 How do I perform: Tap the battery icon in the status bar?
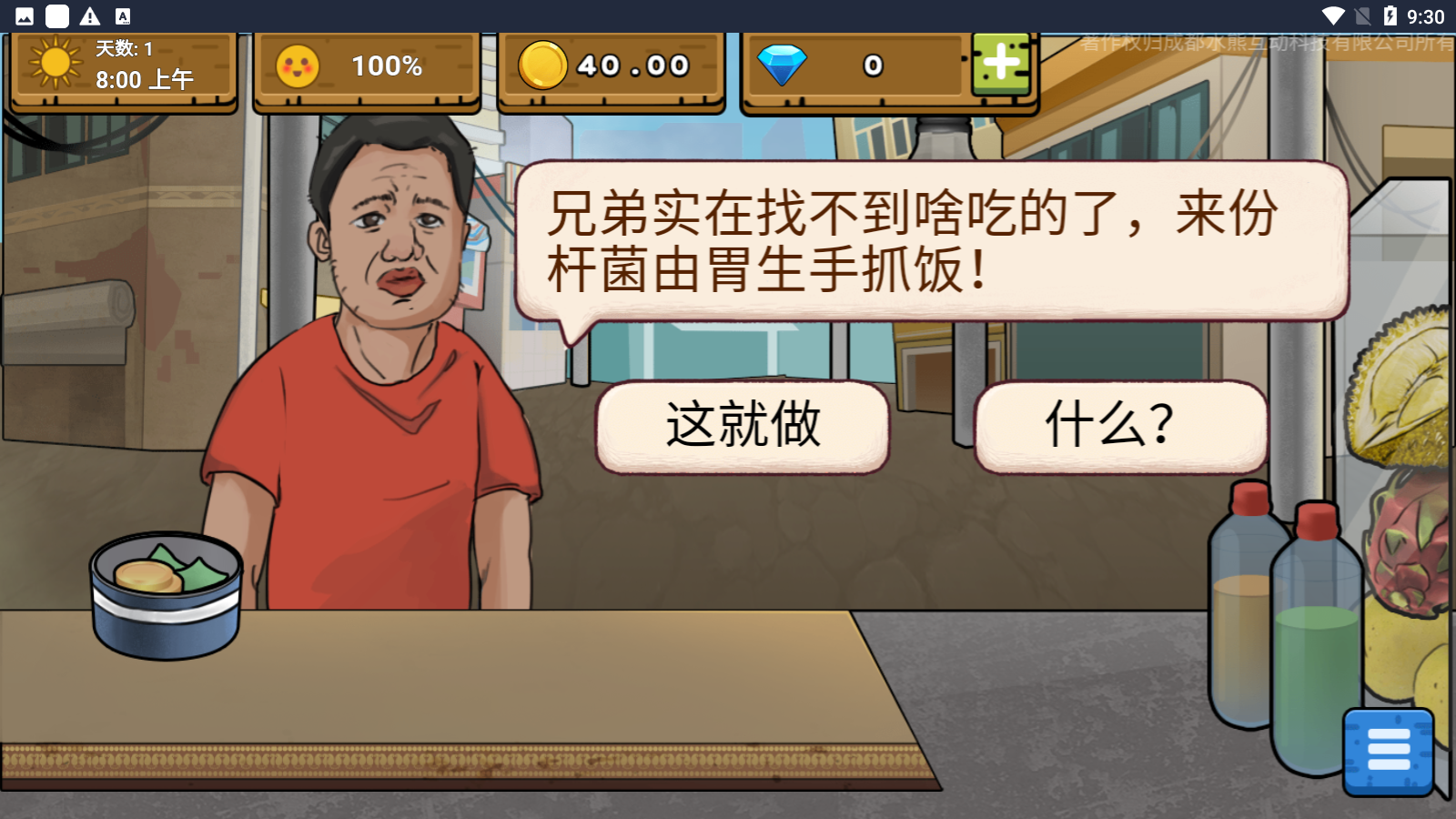pyautogui.click(x=1390, y=14)
